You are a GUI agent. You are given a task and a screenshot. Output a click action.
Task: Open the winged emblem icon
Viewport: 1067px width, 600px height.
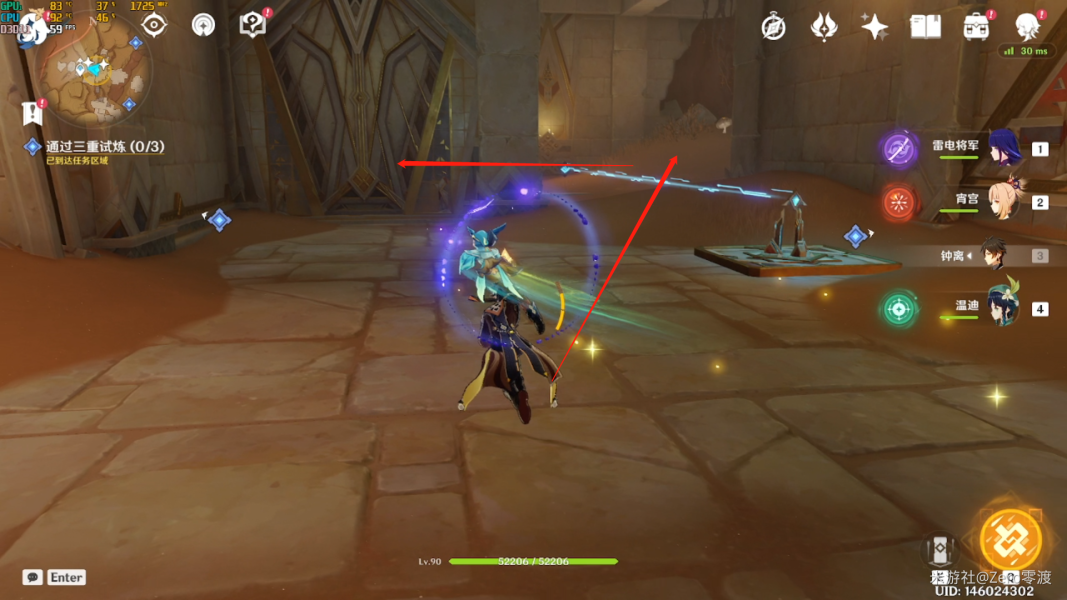823,27
